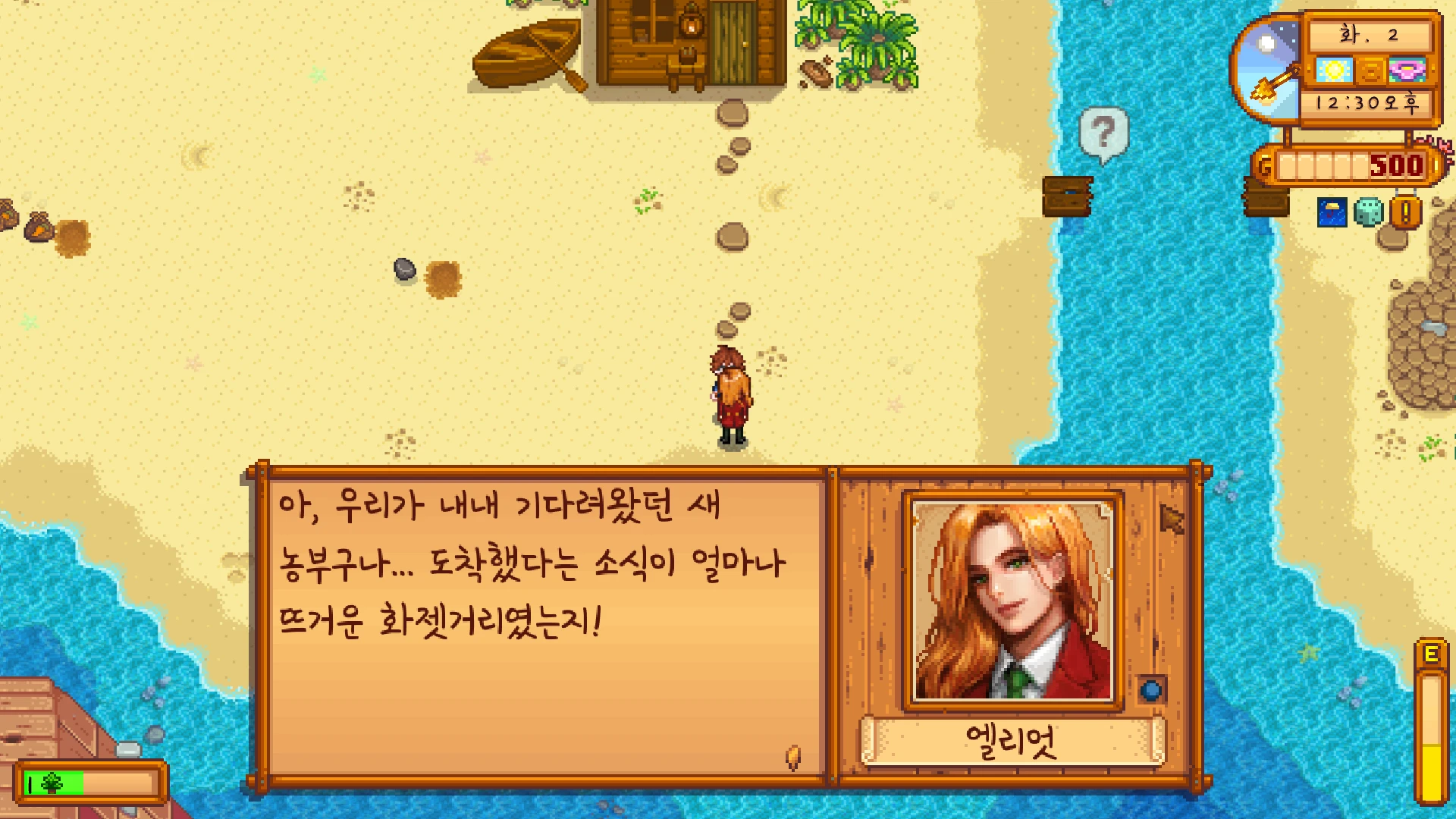
Task: Click the feather continue indicator in the dialogue
Action: (793, 756)
